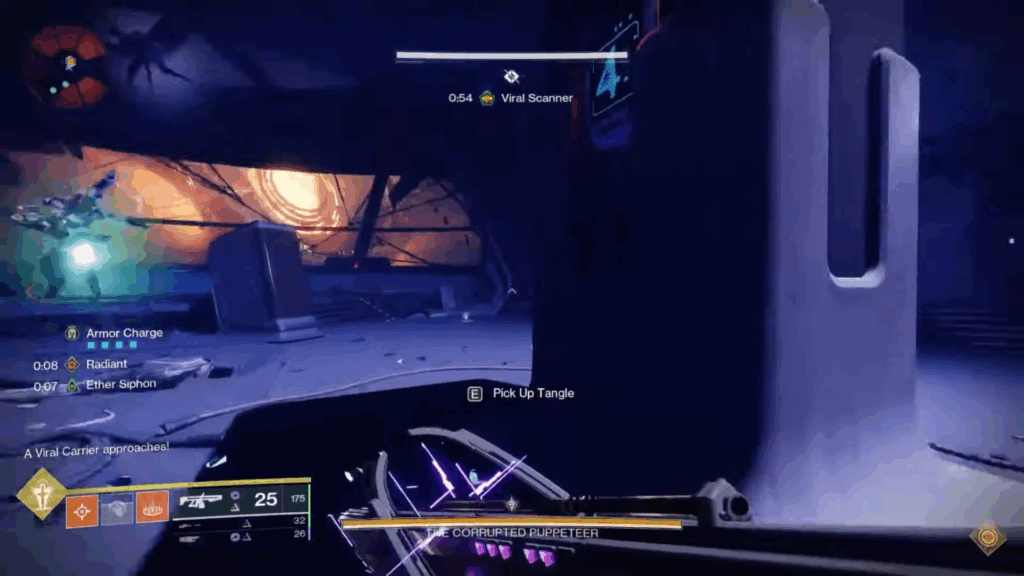Image resolution: width=1024 pixels, height=576 pixels.
Task: Select the Radiant buff icon
Action: 72,365
